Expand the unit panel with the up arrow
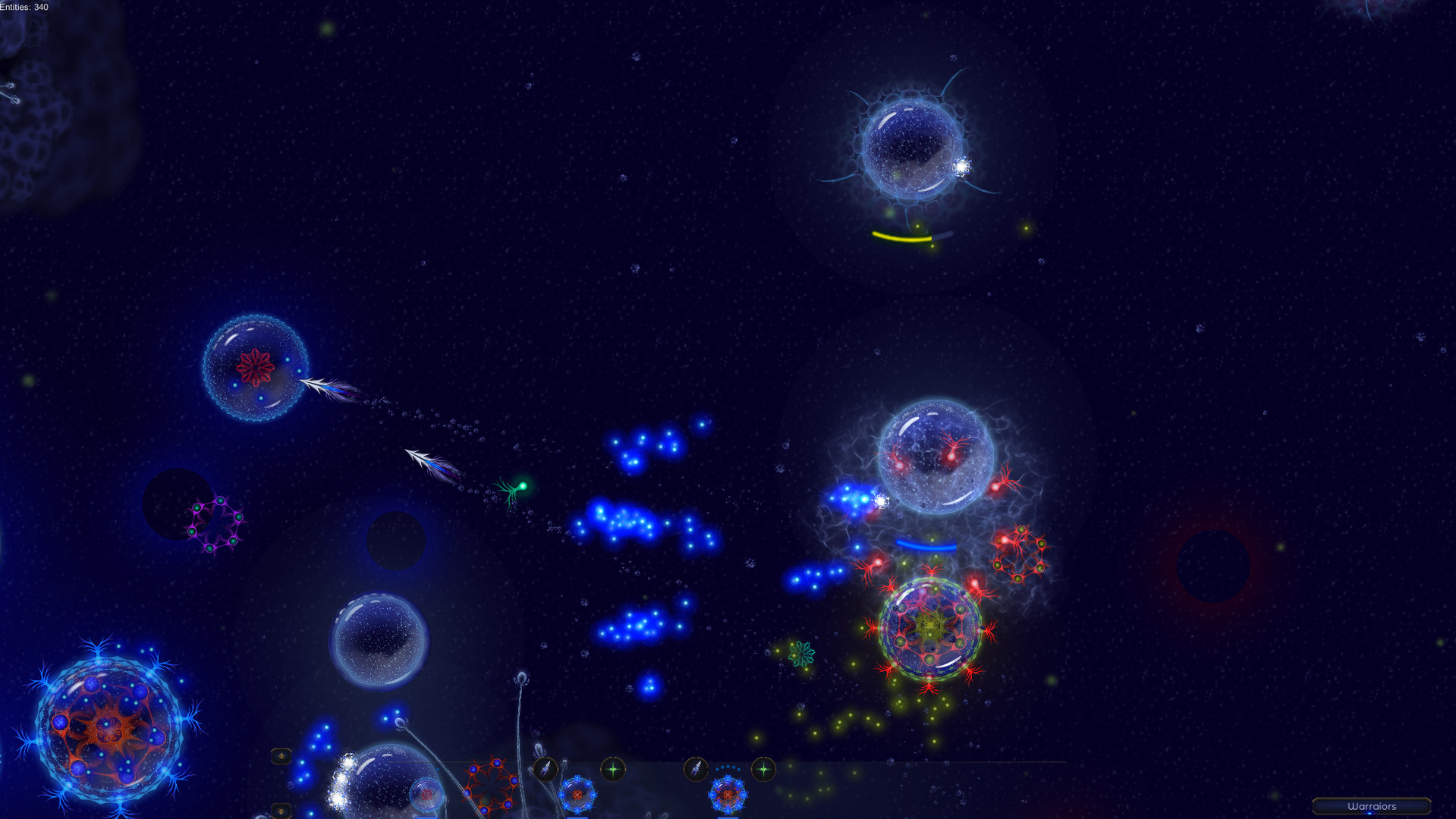 tap(281, 755)
